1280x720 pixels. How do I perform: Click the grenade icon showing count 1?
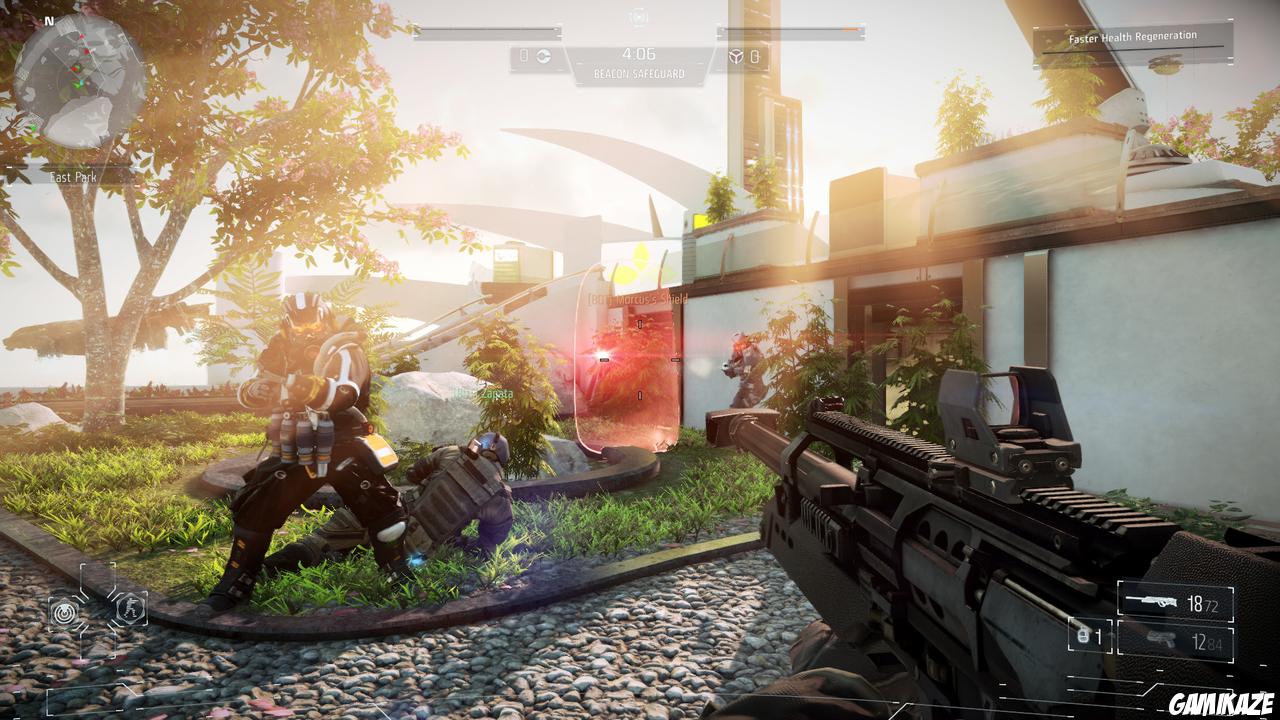click(x=1082, y=636)
